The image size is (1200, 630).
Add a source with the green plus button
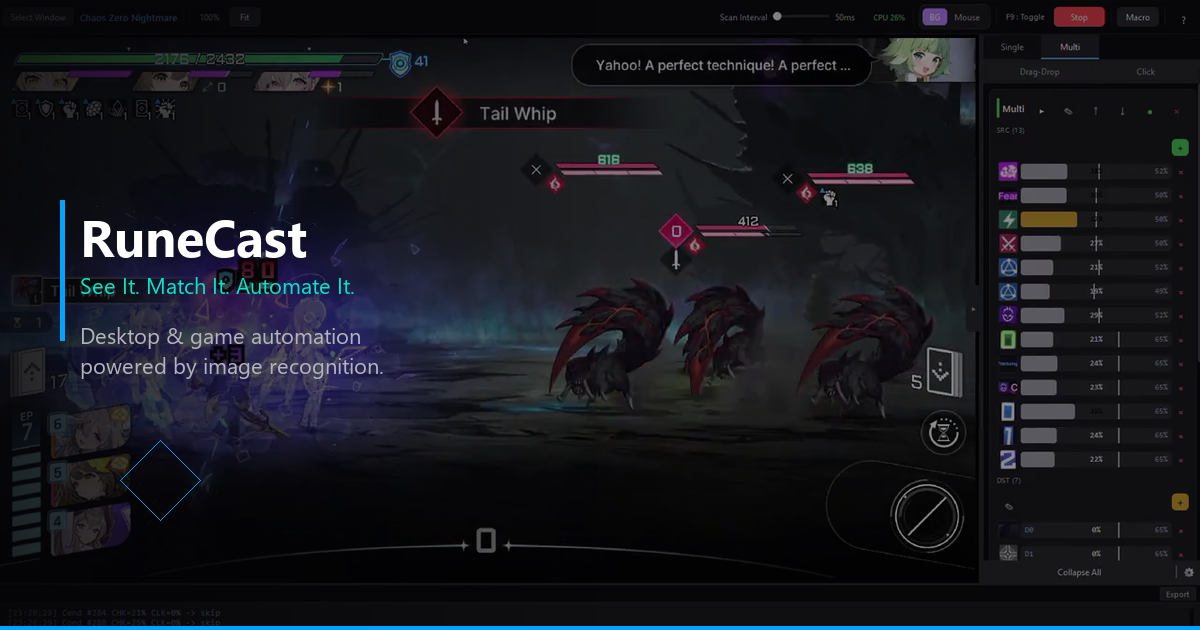click(x=1179, y=148)
